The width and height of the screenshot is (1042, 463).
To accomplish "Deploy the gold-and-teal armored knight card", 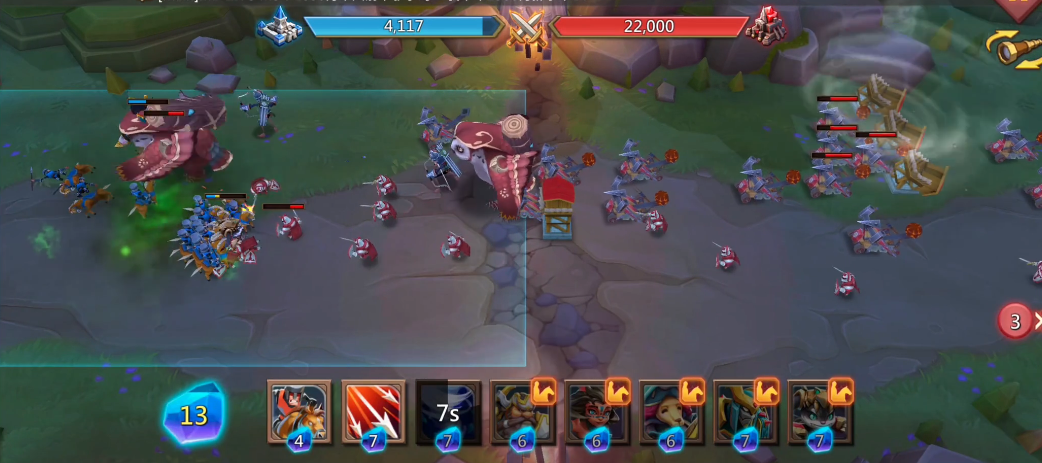I will (746, 410).
